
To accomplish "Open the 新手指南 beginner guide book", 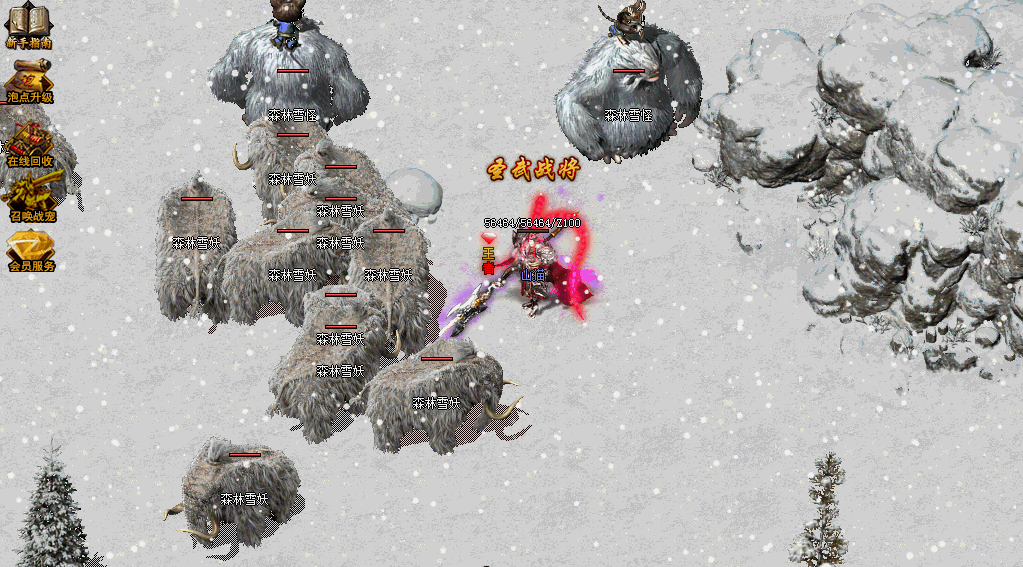I will 29,22.
